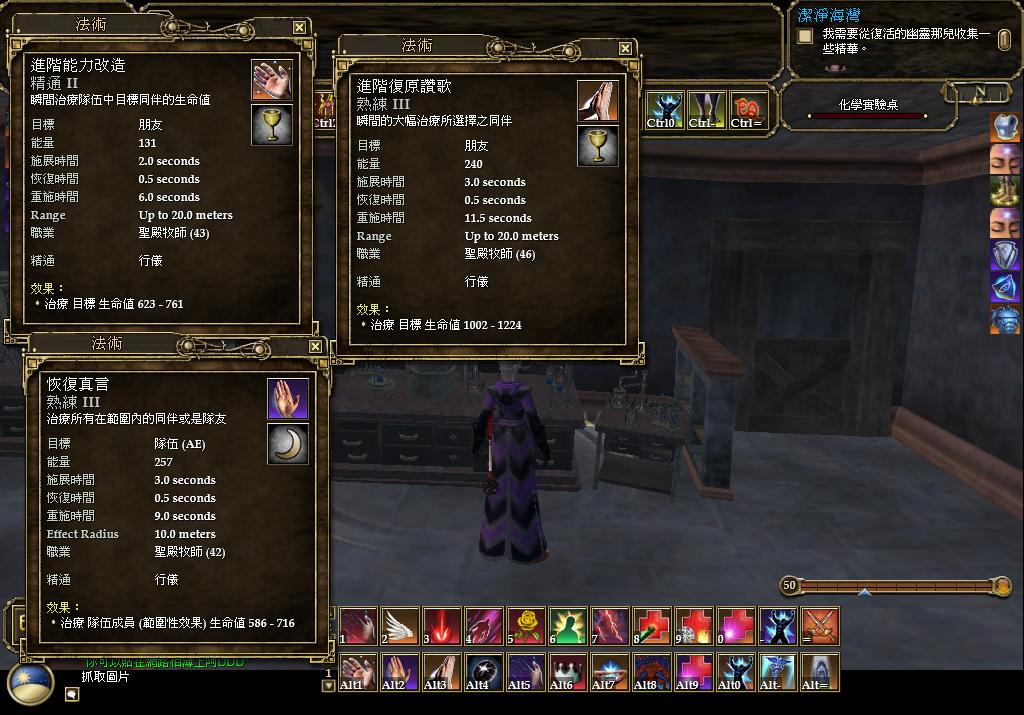
Task: Close the 進階復原讚歌 spell window
Action: [x=626, y=49]
